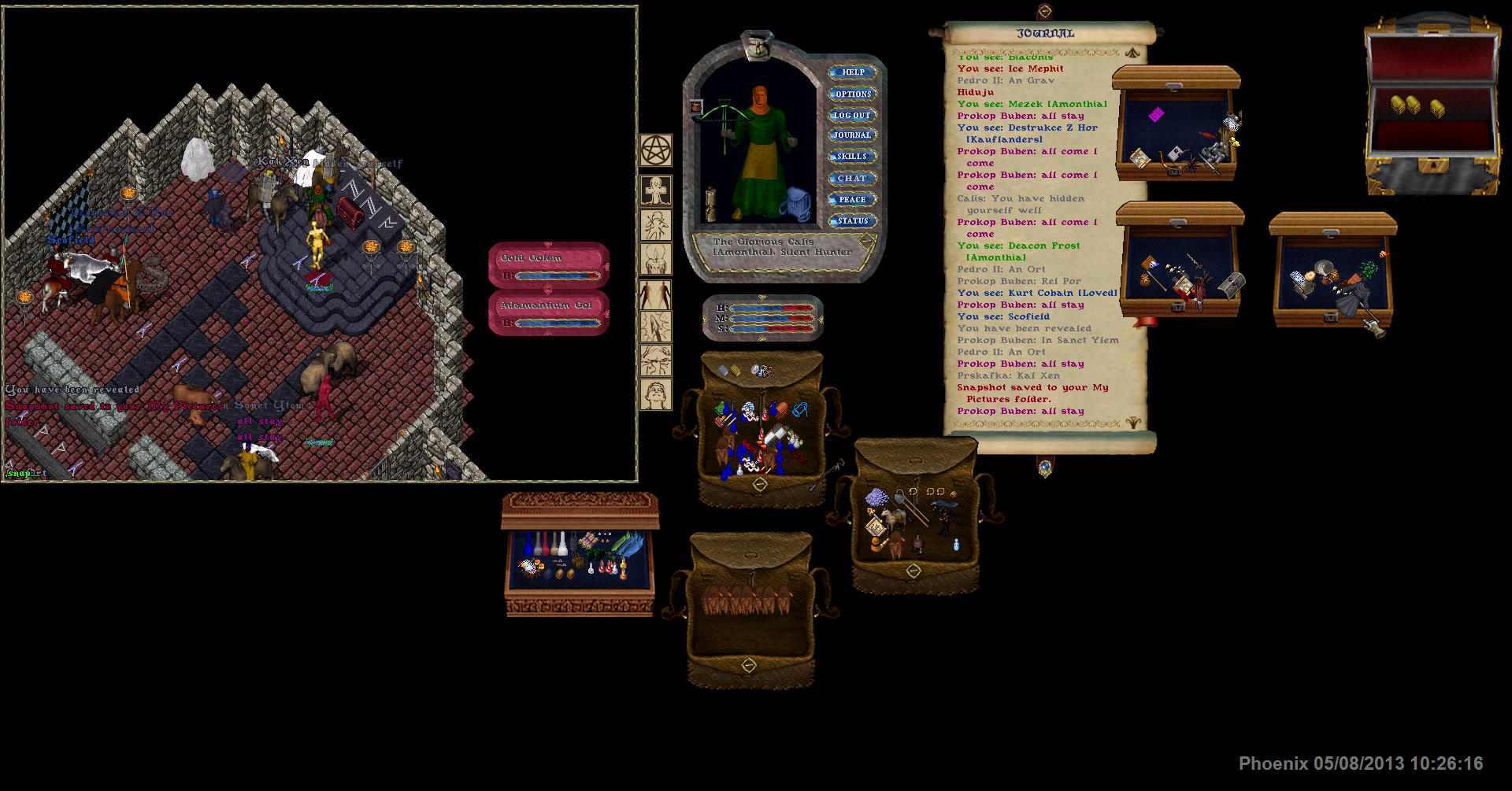Click the scroll item beside the character's feet
Screen dimensions: 1512x791
(x=710, y=204)
